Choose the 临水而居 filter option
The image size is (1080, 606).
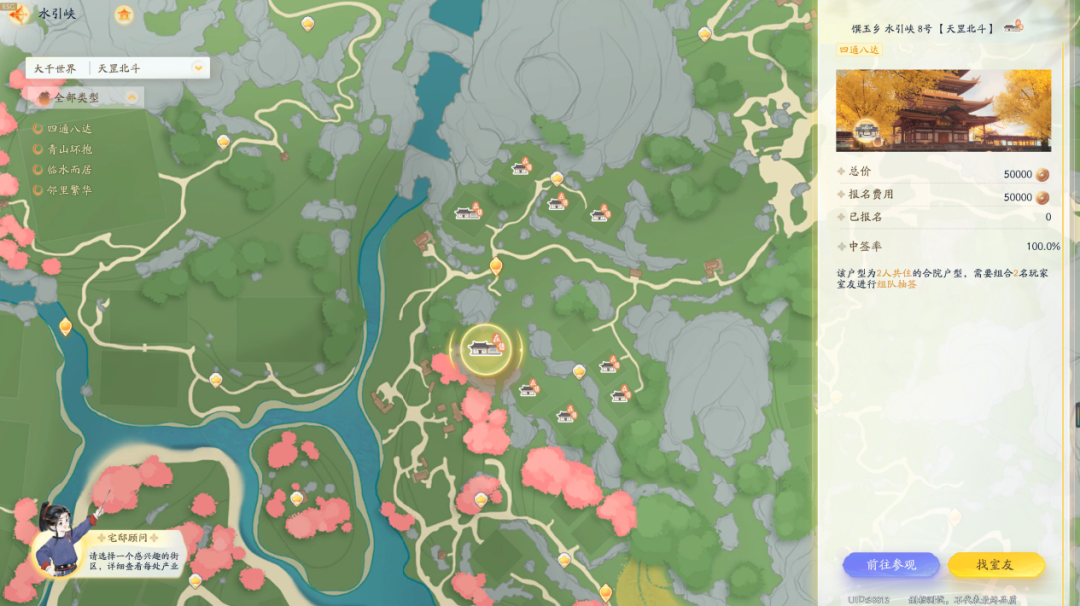pos(68,170)
